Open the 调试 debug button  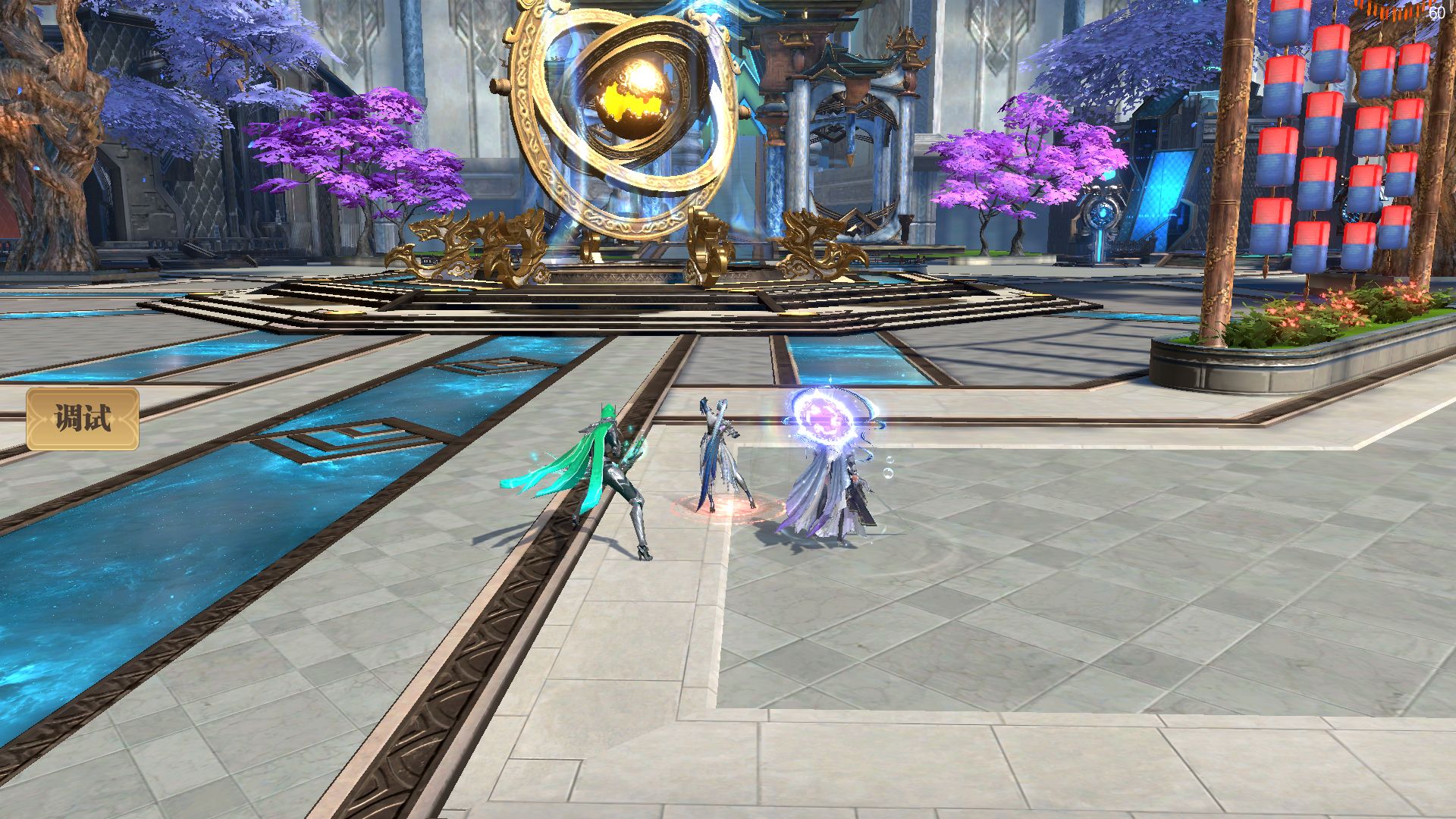pyautogui.click(x=83, y=419)
